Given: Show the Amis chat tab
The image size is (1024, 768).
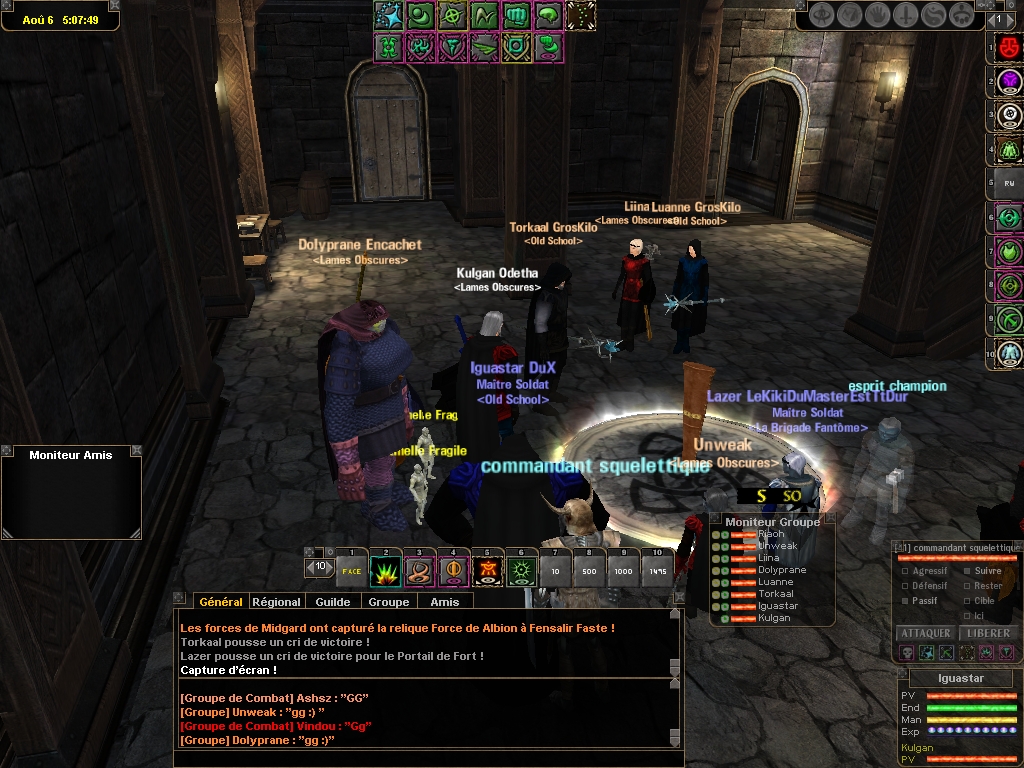Looking at the screenshot, I should [x=445, y=602].
